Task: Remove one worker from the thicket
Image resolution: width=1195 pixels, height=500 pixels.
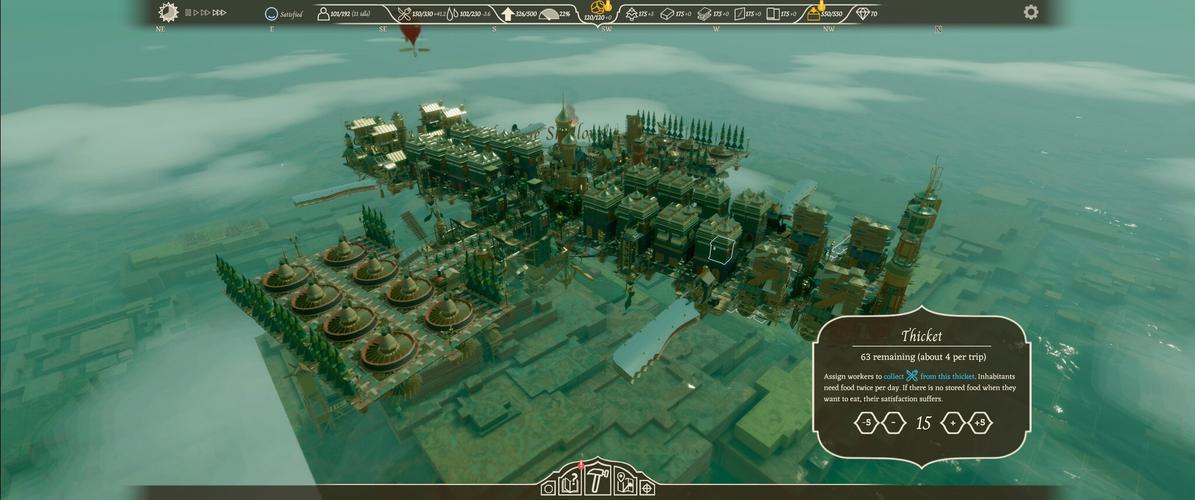Action: (894, 423)
